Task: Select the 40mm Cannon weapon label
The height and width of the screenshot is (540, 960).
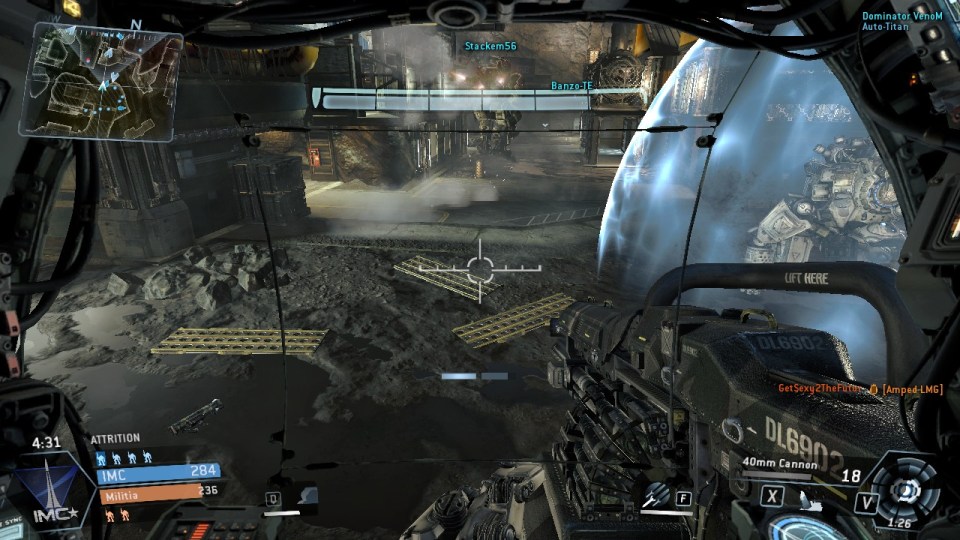Action: click(780, 463)
